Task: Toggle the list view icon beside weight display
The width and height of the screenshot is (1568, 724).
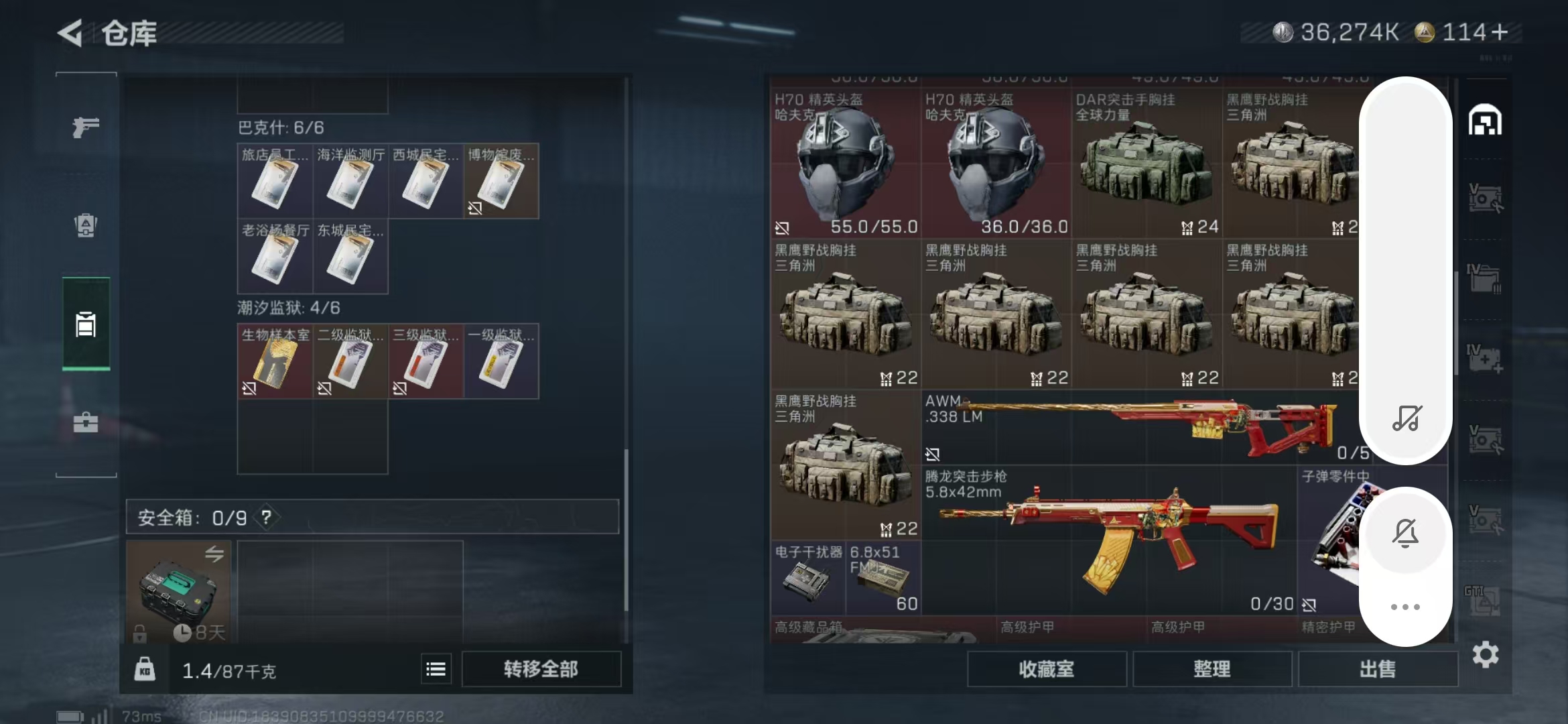Action: [436, 668]
